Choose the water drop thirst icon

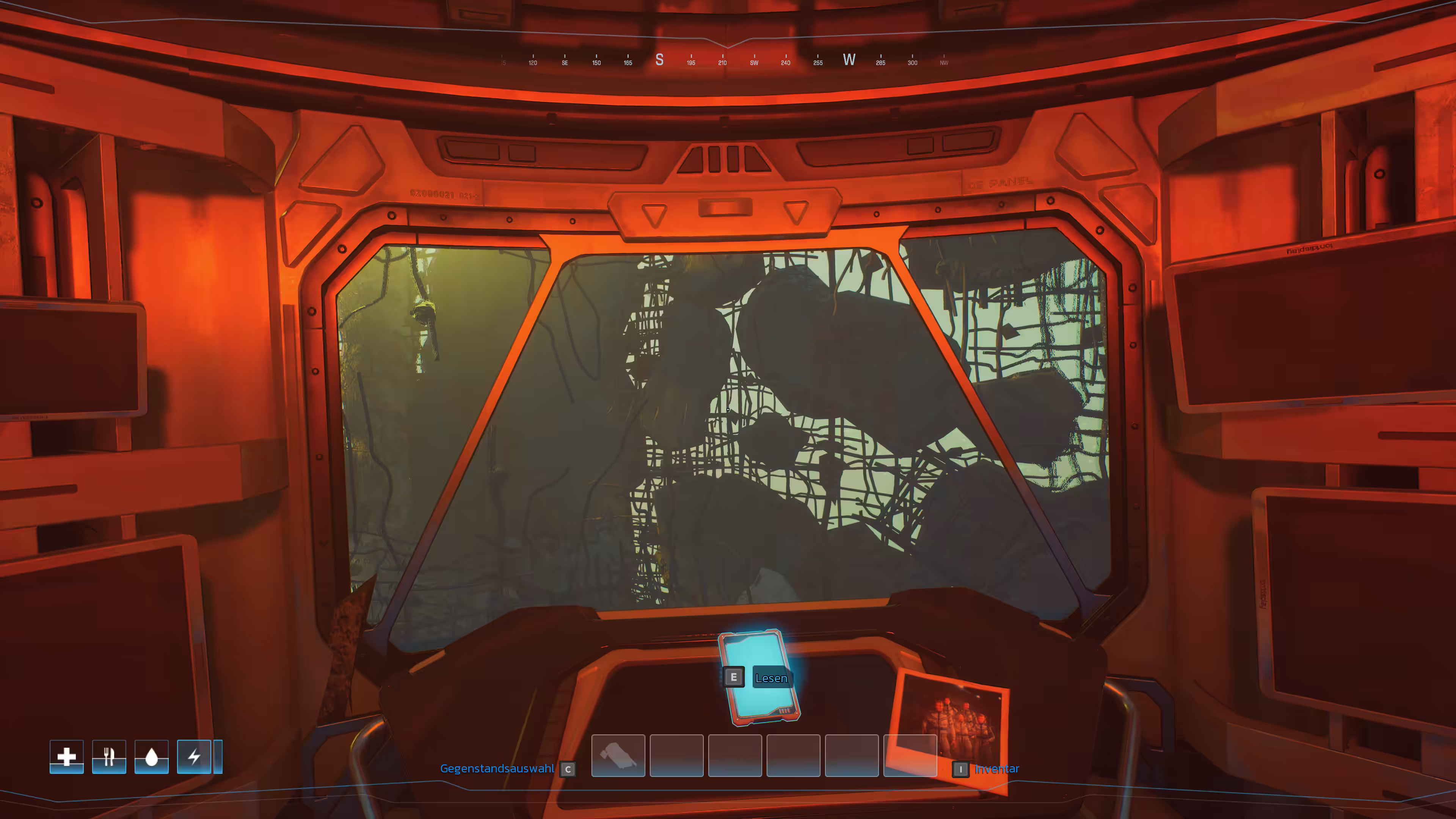coord(152,756)
